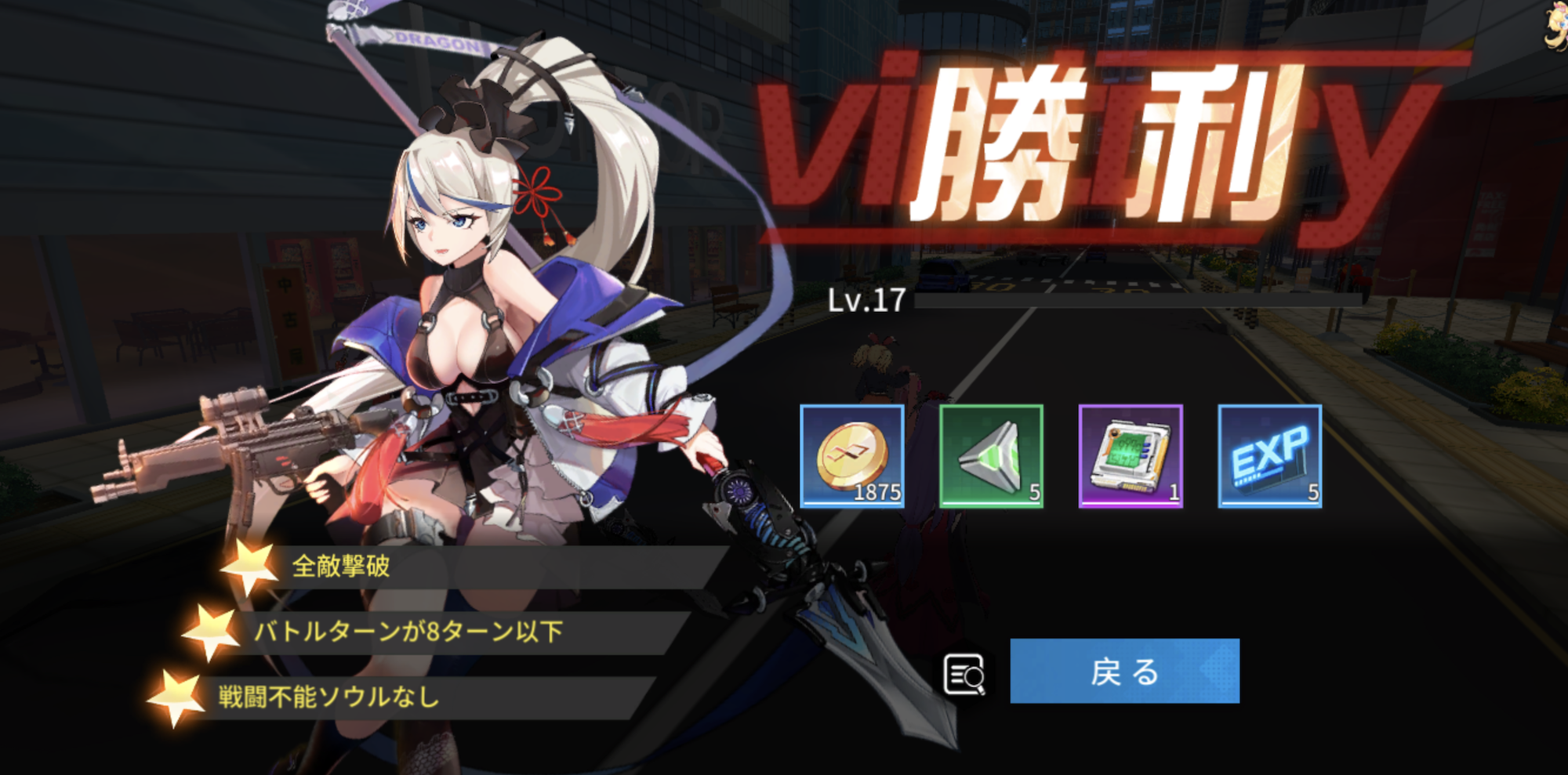Viewport: 1568px width, 775px height.
Task: Select the gold coin reward showing 1875
Action: 853,456
